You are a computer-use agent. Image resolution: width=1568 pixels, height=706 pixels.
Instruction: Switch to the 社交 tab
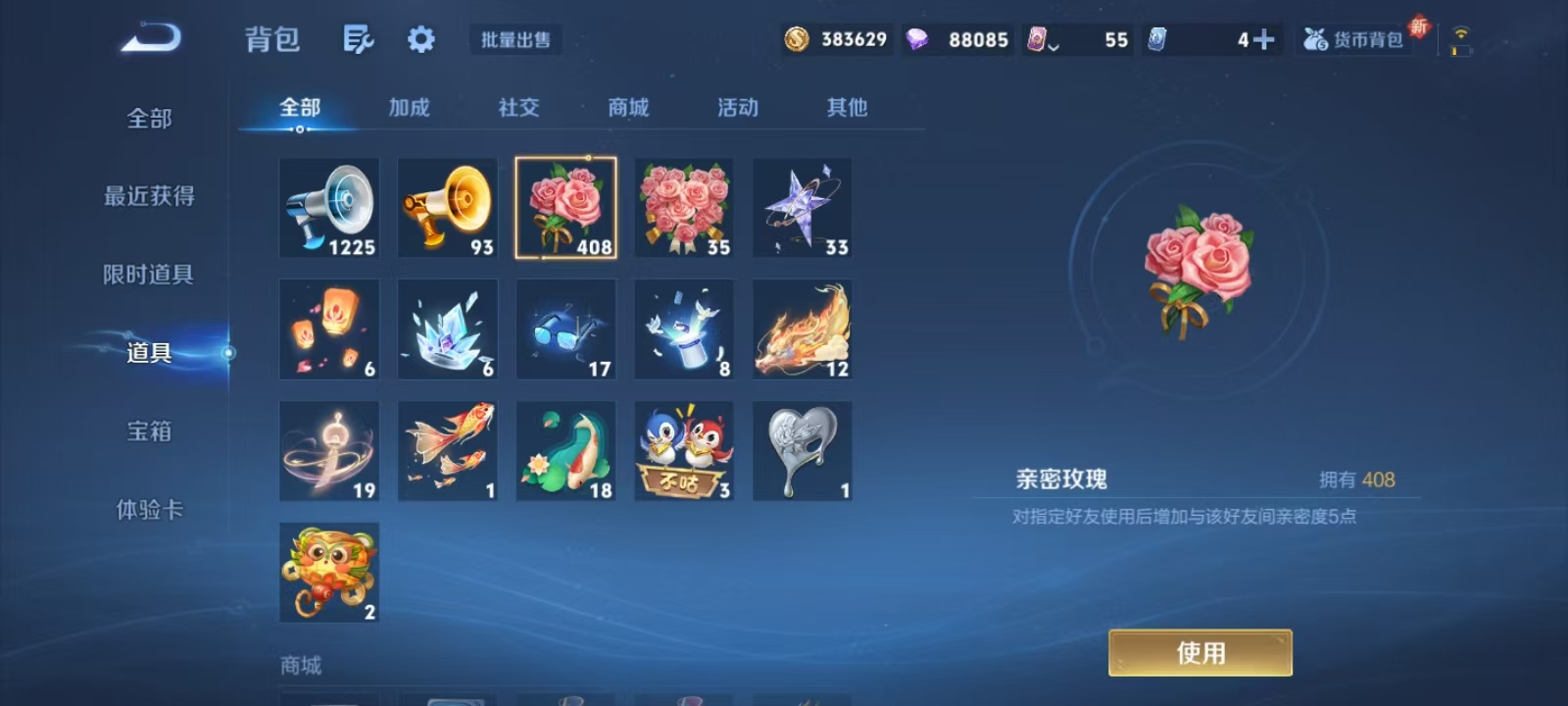tap(517, 109)
